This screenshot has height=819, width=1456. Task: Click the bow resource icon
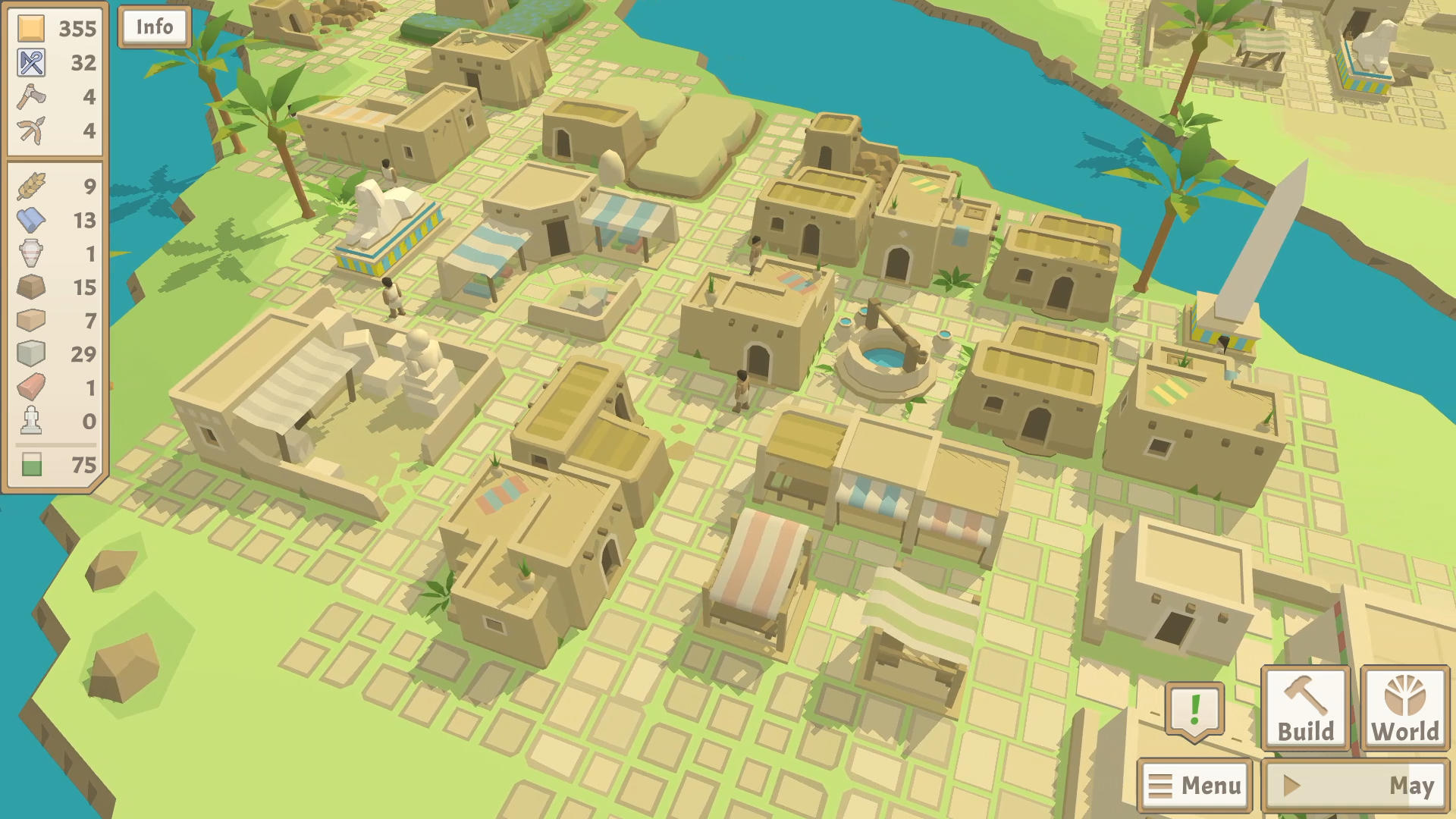click(x=30, y=130)
